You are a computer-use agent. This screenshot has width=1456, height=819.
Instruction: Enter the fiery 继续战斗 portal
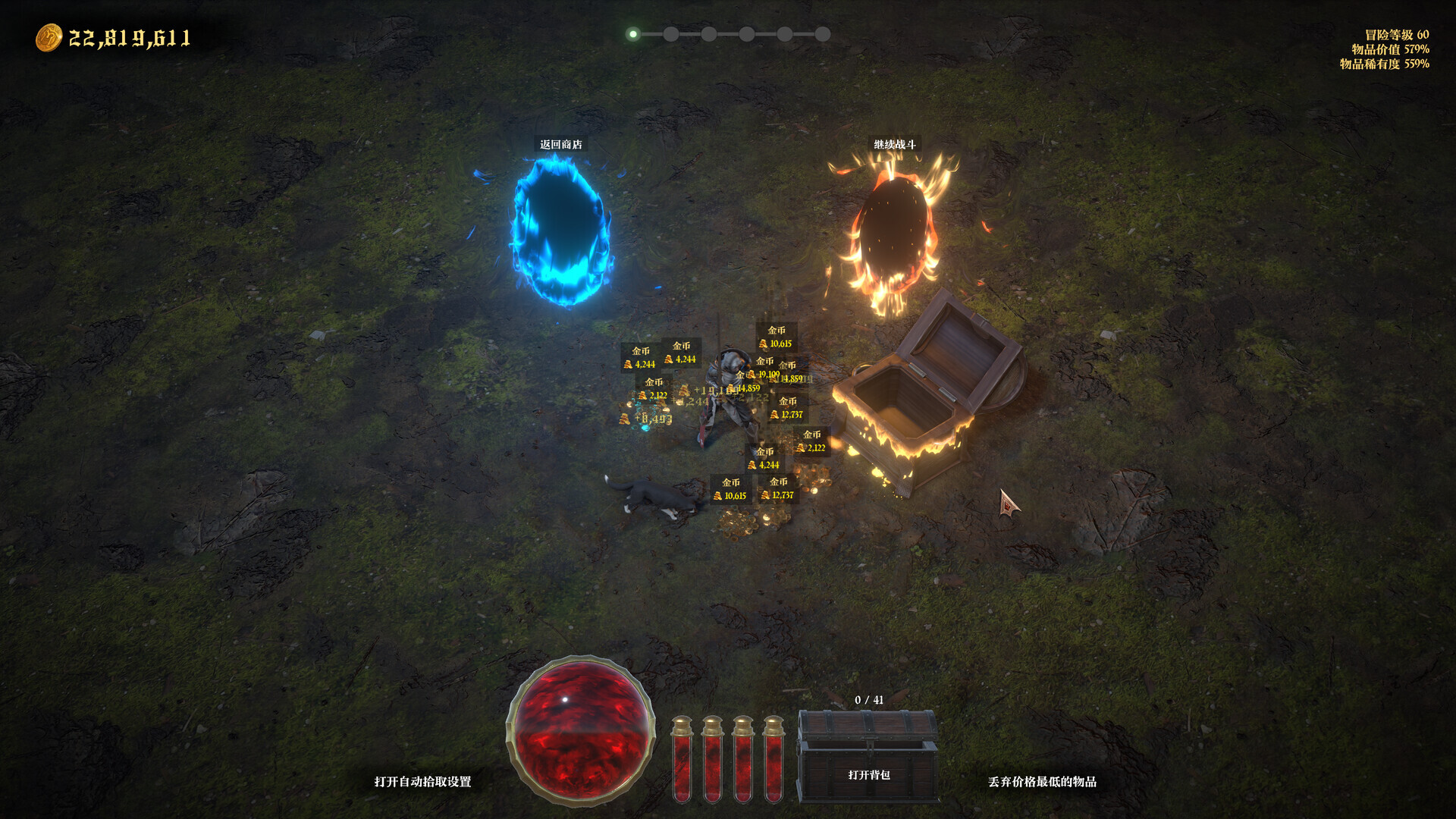coord(893,231)
